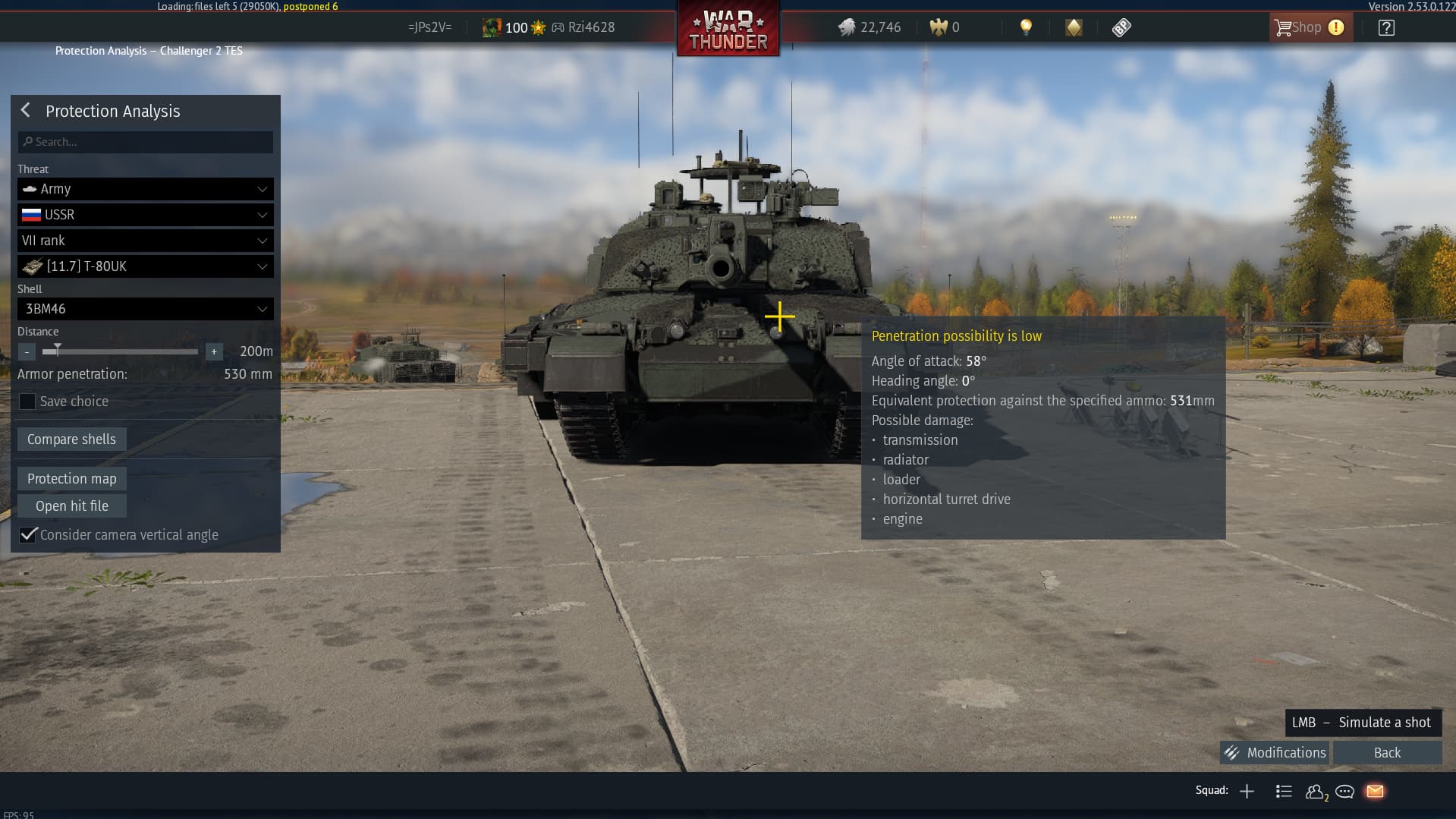
Task: Open the USSR nation dropdown
Action: 146,215
